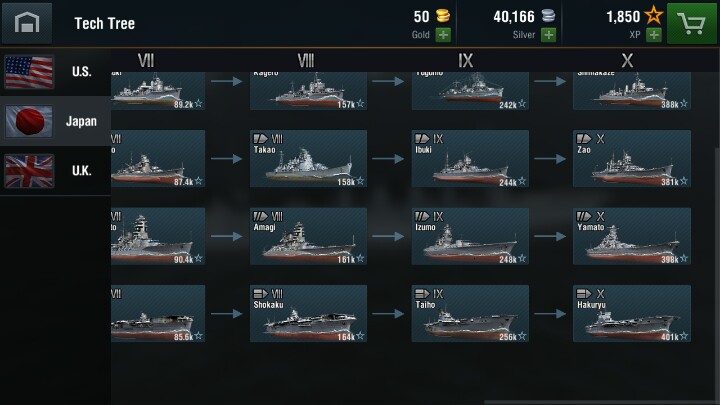Select the Hakuryu tier X carrier
This screenshot has height=405, width=720.
point(631,314)
